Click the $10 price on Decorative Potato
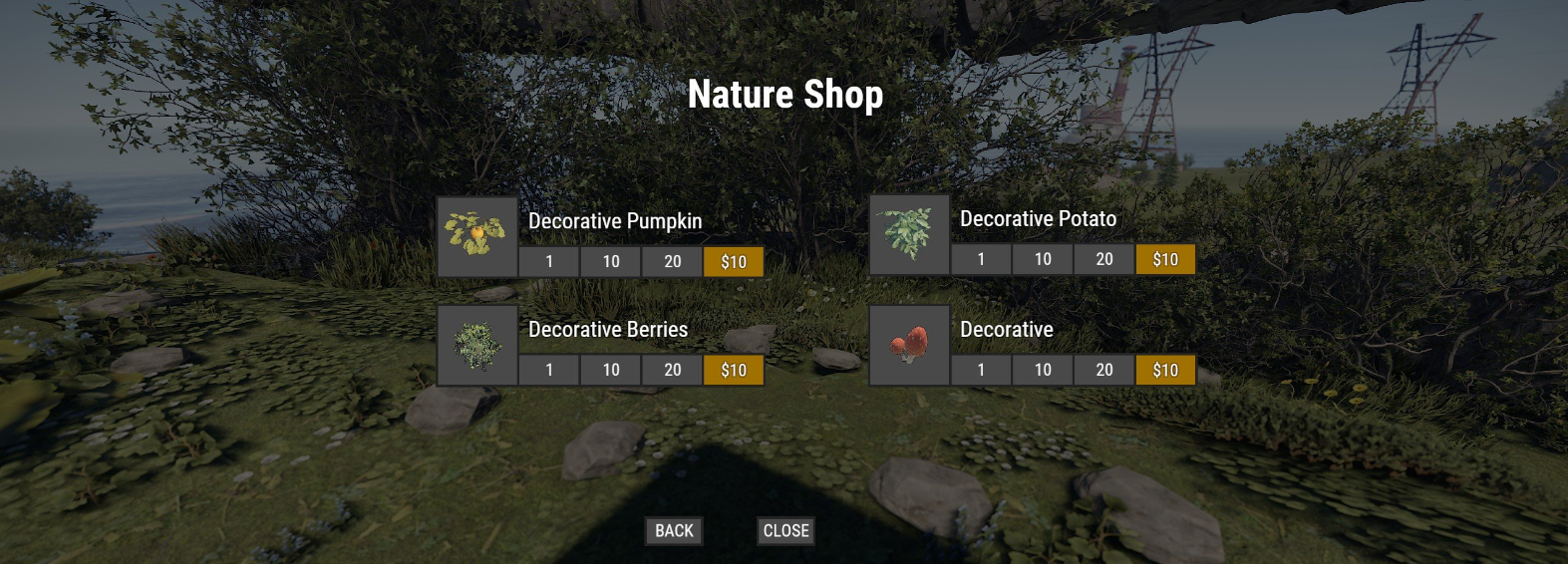Viewport: 1568px width, 564px height. click(1165, 259)
